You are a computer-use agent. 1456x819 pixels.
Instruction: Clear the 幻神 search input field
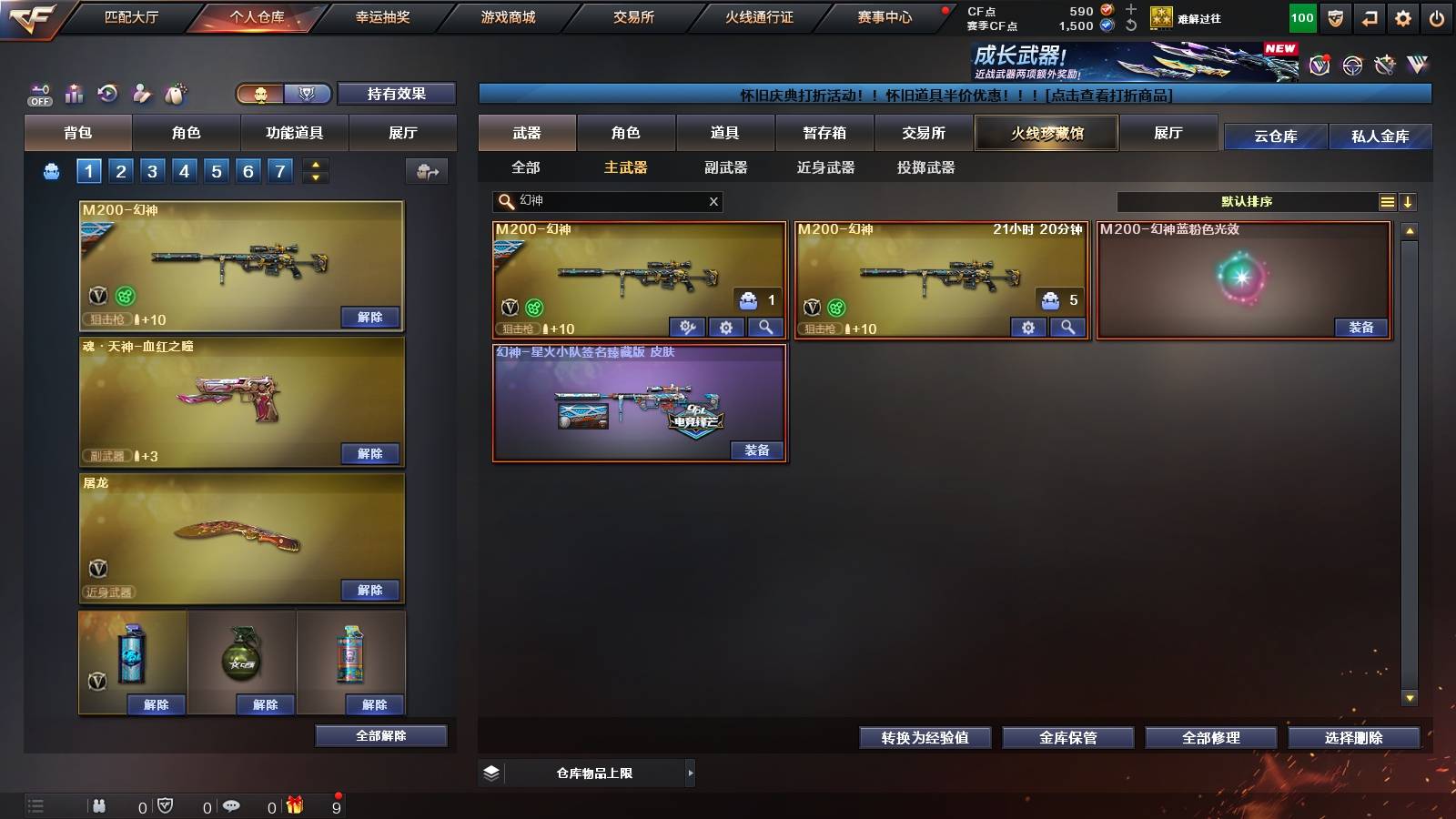tap(714, 202)
